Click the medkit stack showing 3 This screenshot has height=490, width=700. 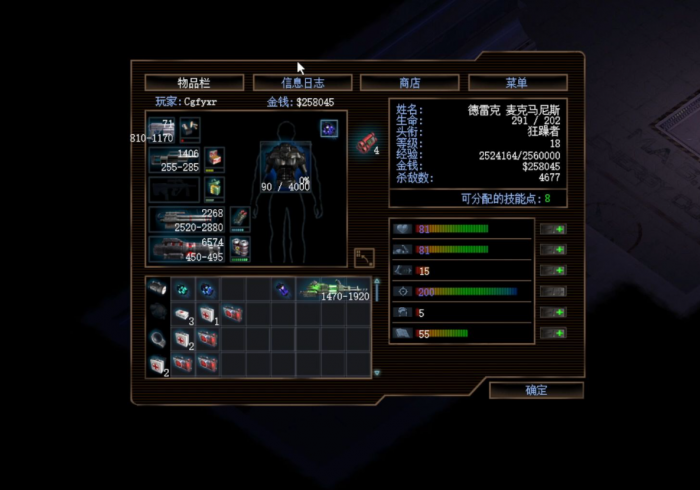[183, 315]
